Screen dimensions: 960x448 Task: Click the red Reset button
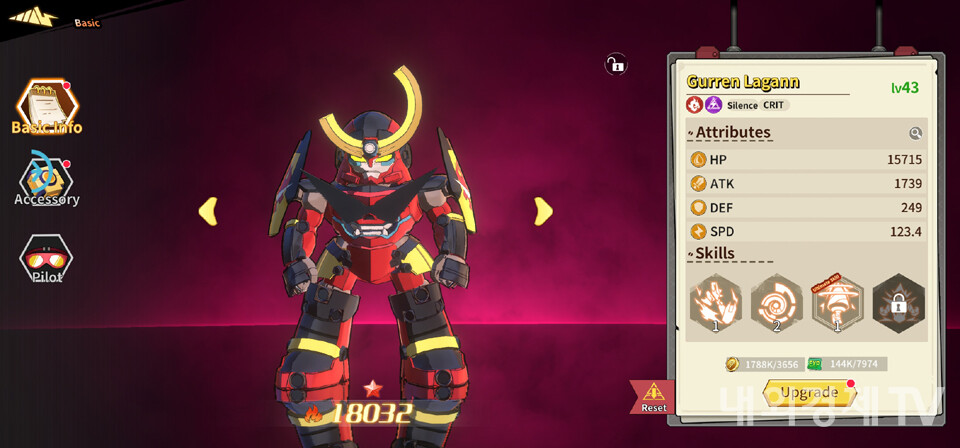(653, 397)
